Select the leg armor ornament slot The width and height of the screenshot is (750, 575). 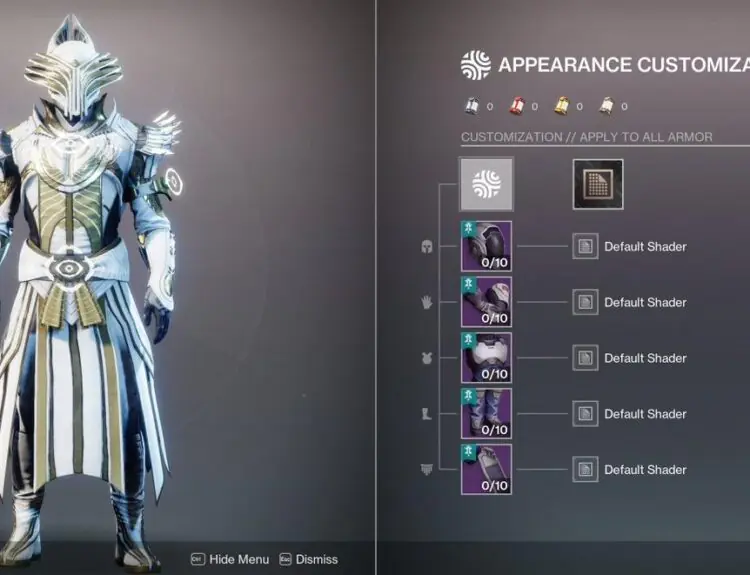pos(486,414)
